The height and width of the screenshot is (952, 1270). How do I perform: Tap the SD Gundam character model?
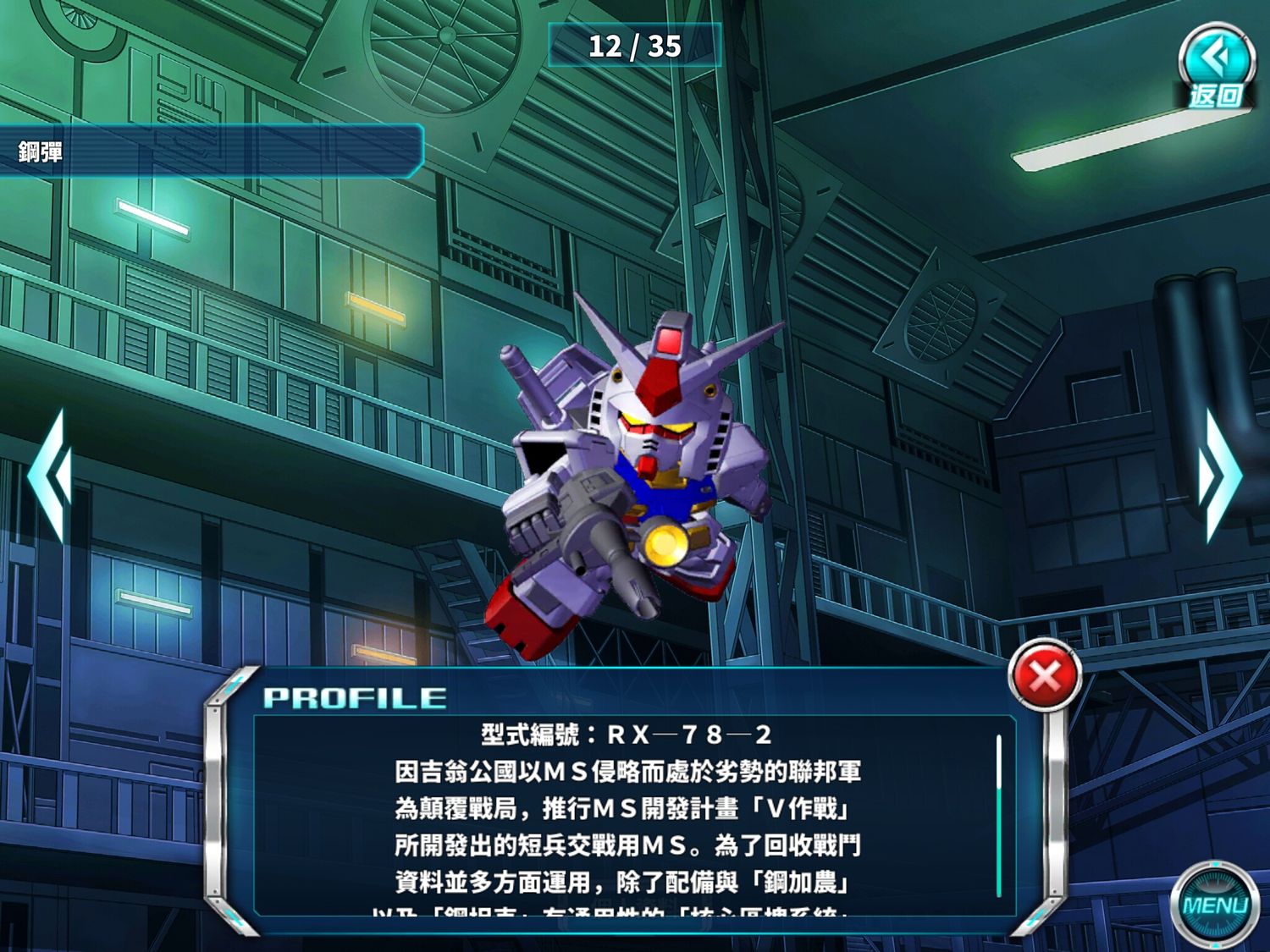(643, 474)
